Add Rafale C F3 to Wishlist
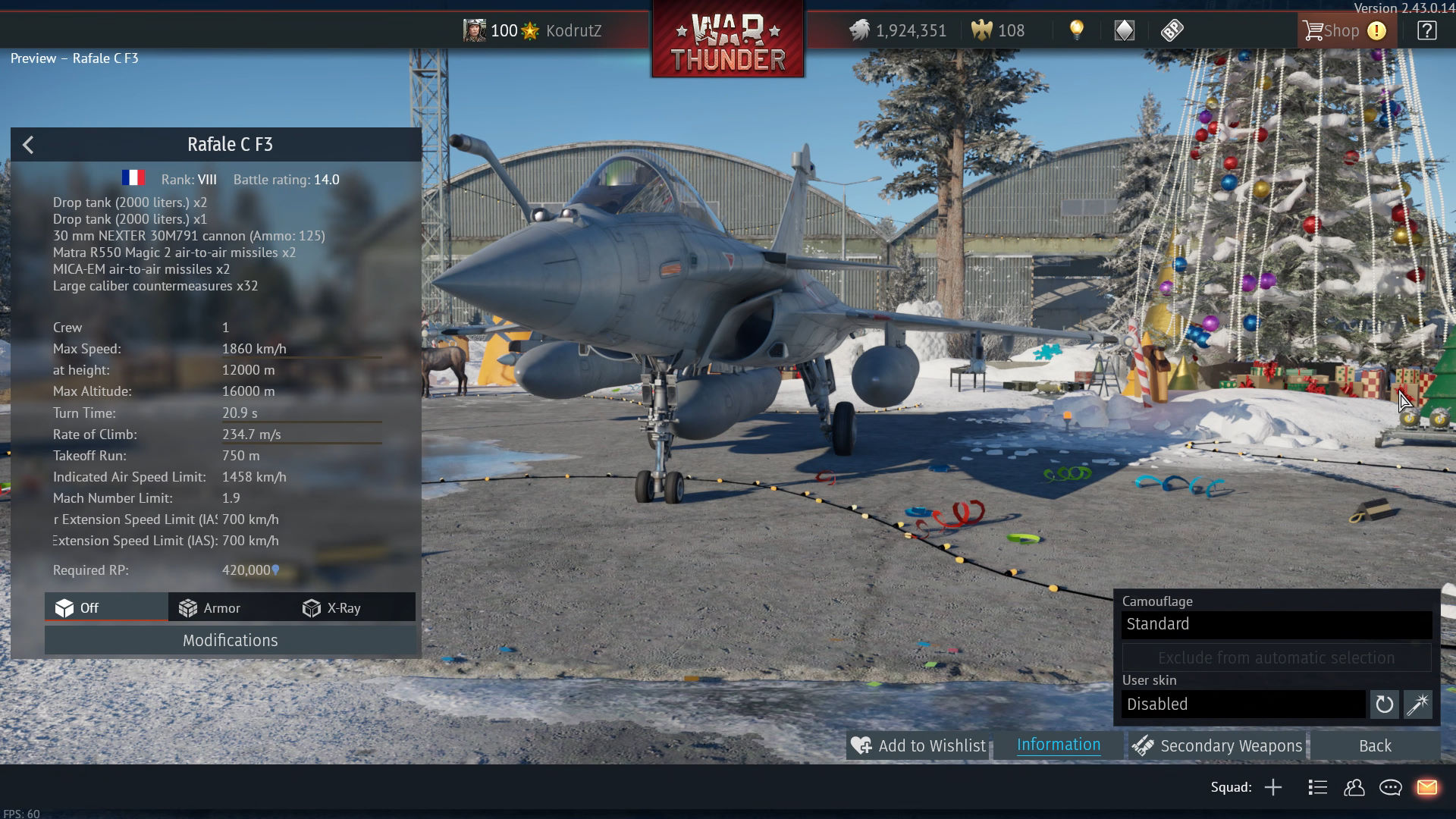This screenshot has height=819, width=1456. click(x=918, y=746)
